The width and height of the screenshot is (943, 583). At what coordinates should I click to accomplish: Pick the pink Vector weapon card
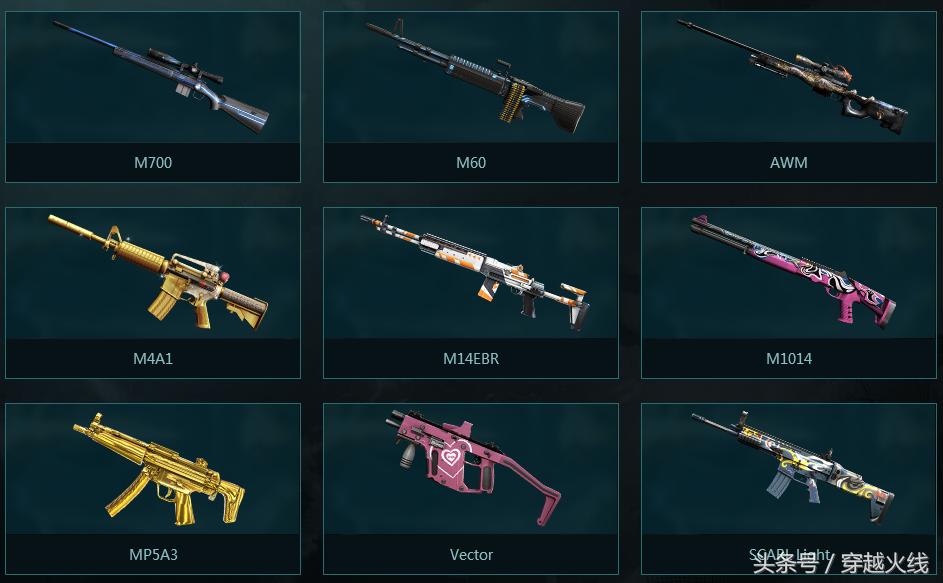[471, 488]
